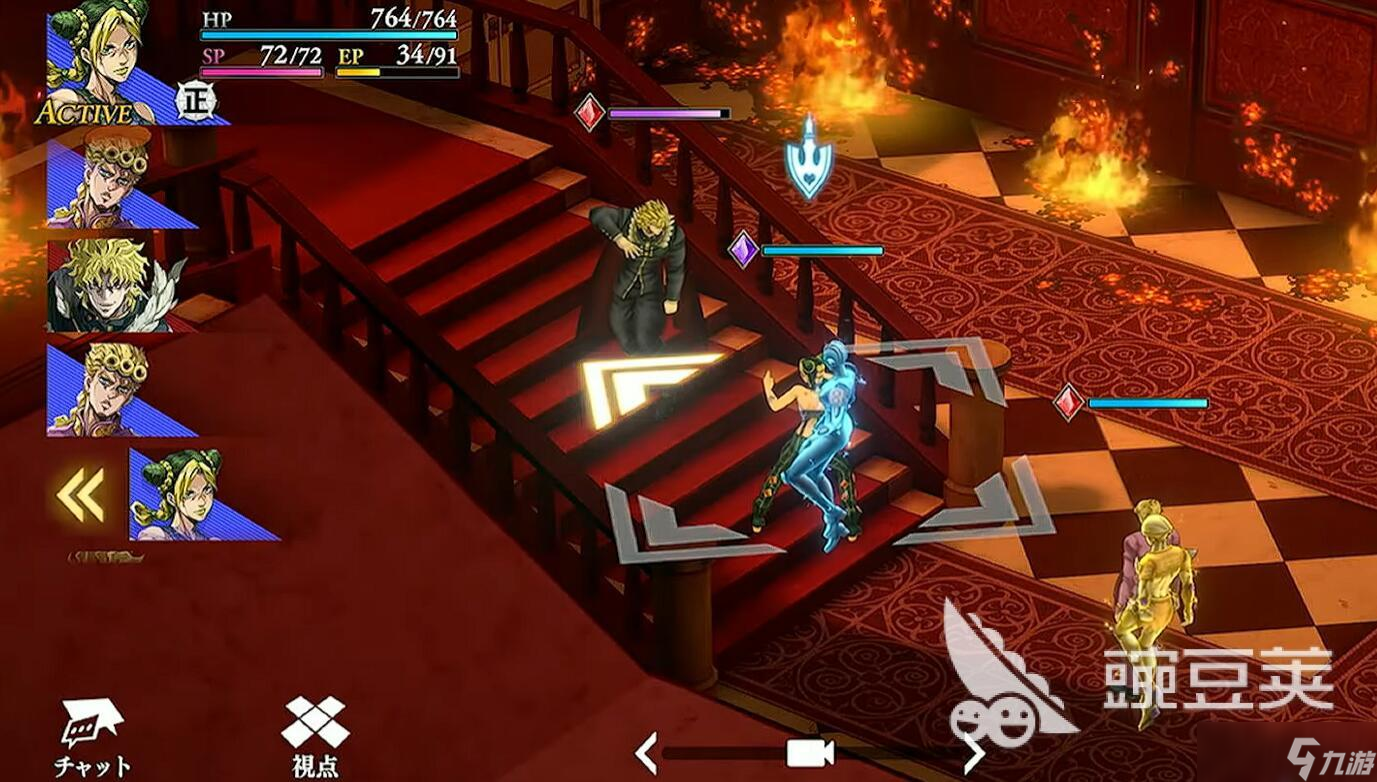This screenshot has width=1377, height=782.
Task: Select DIO's portrait in turn order
Action: pos(110,285)
